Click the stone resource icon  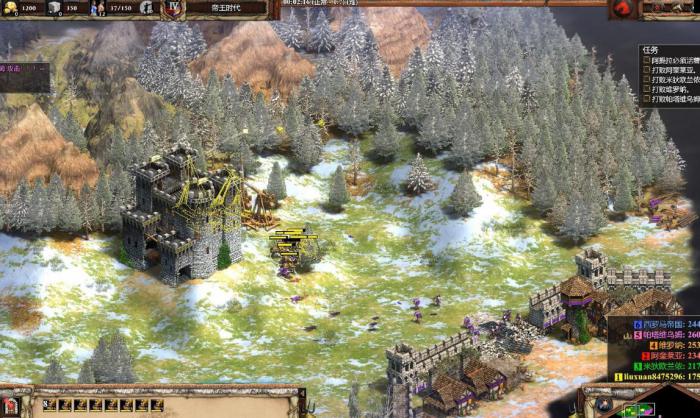pos(54,8)
